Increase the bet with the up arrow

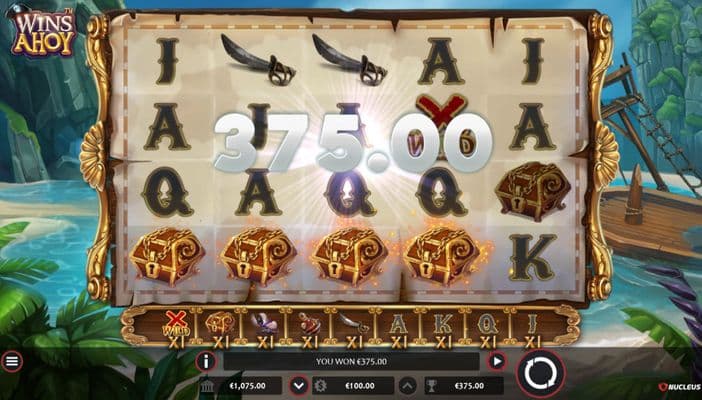408,386
